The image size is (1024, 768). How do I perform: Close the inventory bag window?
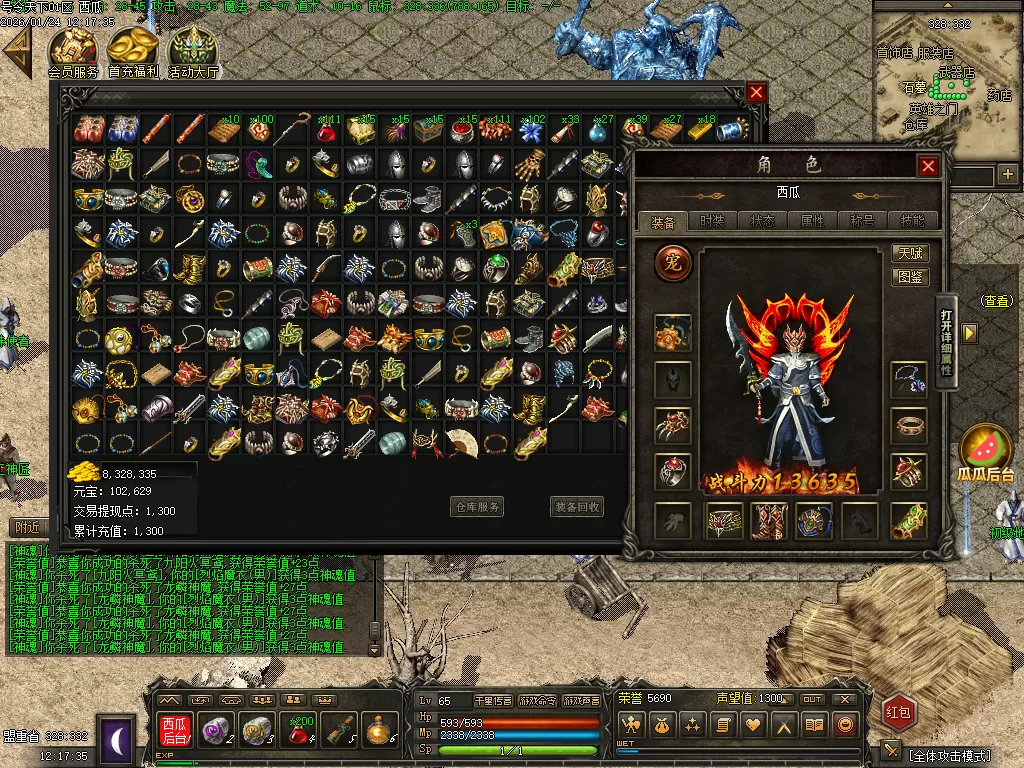tap(756, 92)
